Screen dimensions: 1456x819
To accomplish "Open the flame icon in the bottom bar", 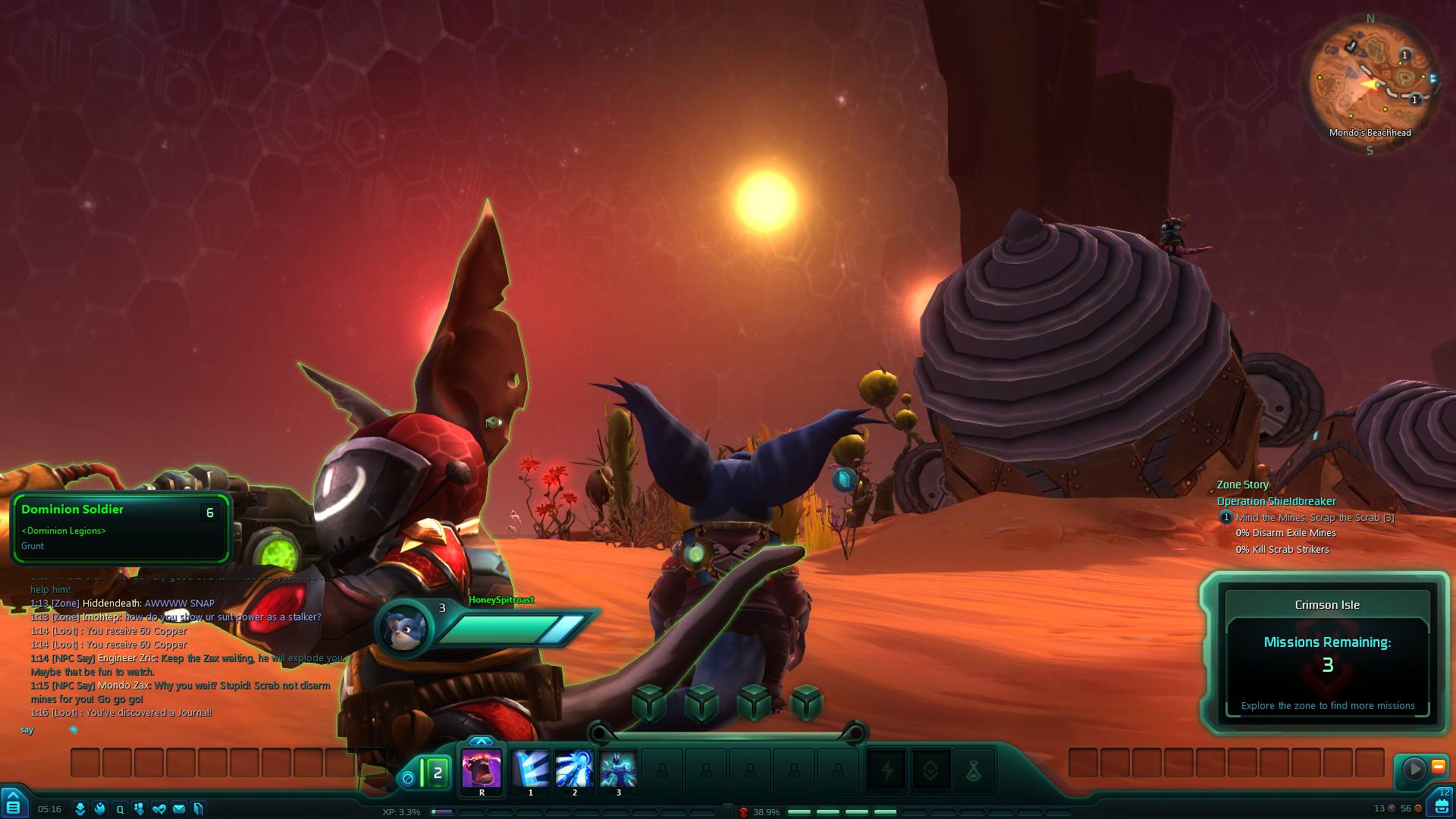I will [x=99, y=809].
